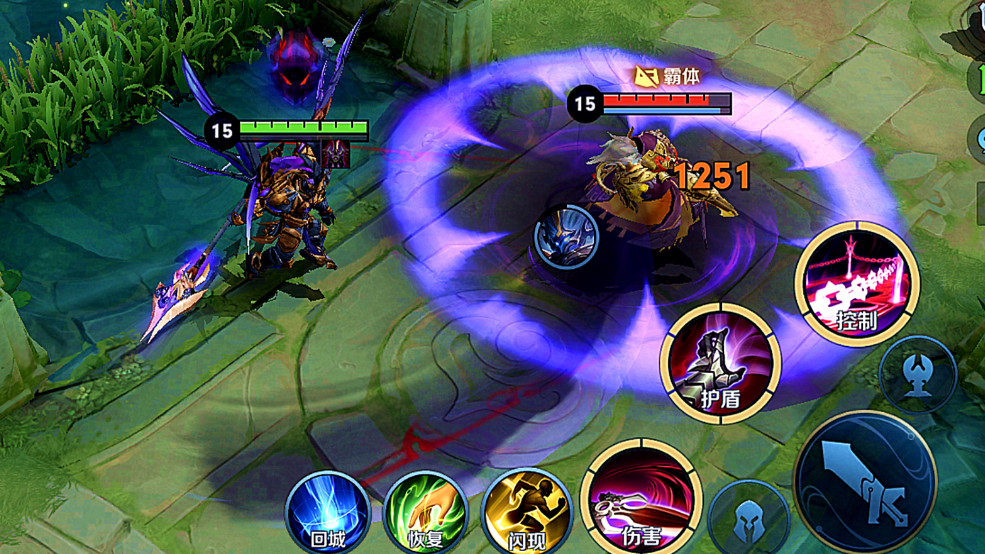The height and width of the screenshot is (554, 985).
Task: Activate the 闪现 flash summoner spell
Action: [x=526, y=513]
